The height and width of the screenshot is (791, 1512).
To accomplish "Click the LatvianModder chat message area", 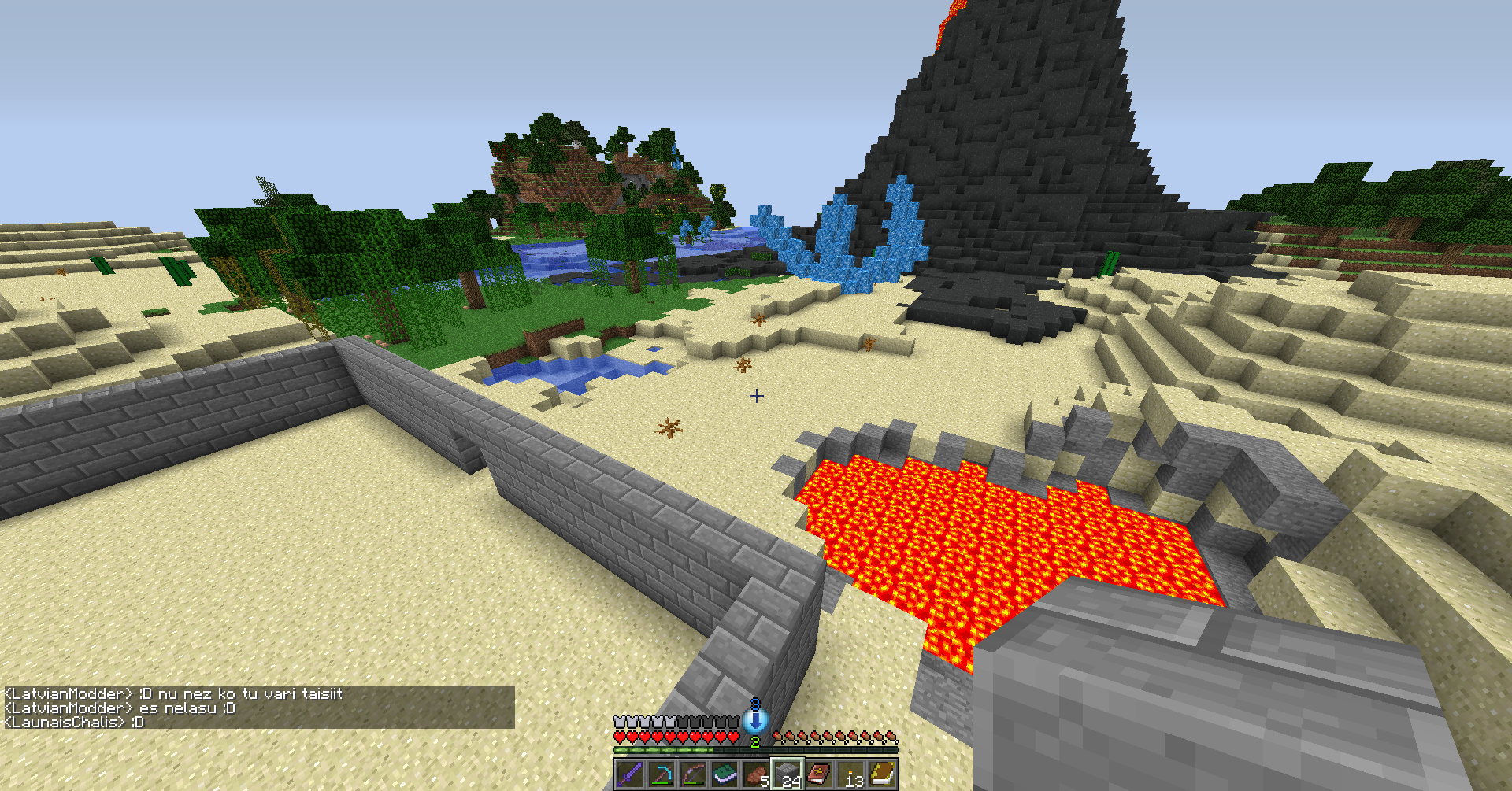I will coord(175,694).
